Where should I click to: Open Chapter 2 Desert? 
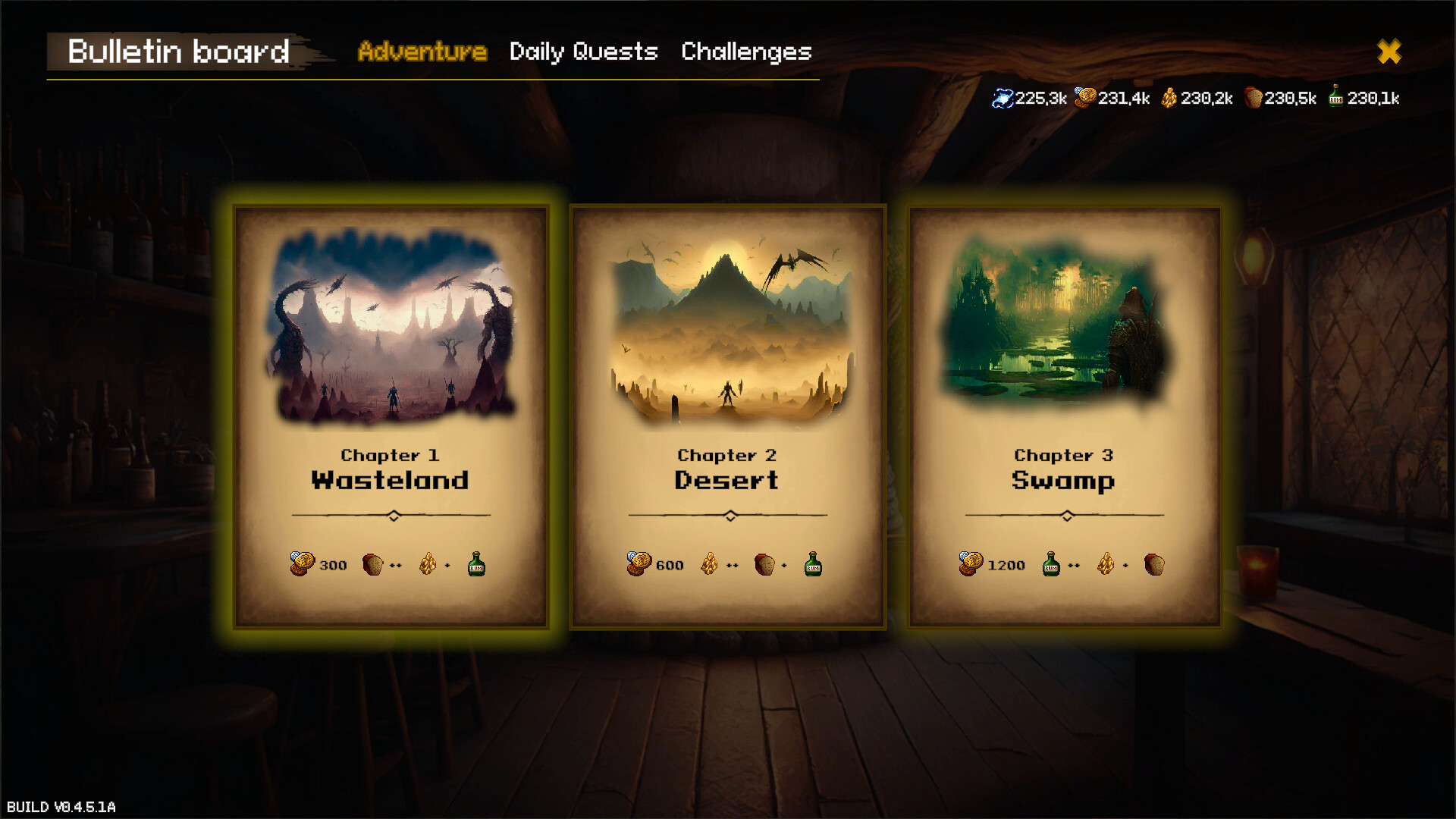[728, 417]
